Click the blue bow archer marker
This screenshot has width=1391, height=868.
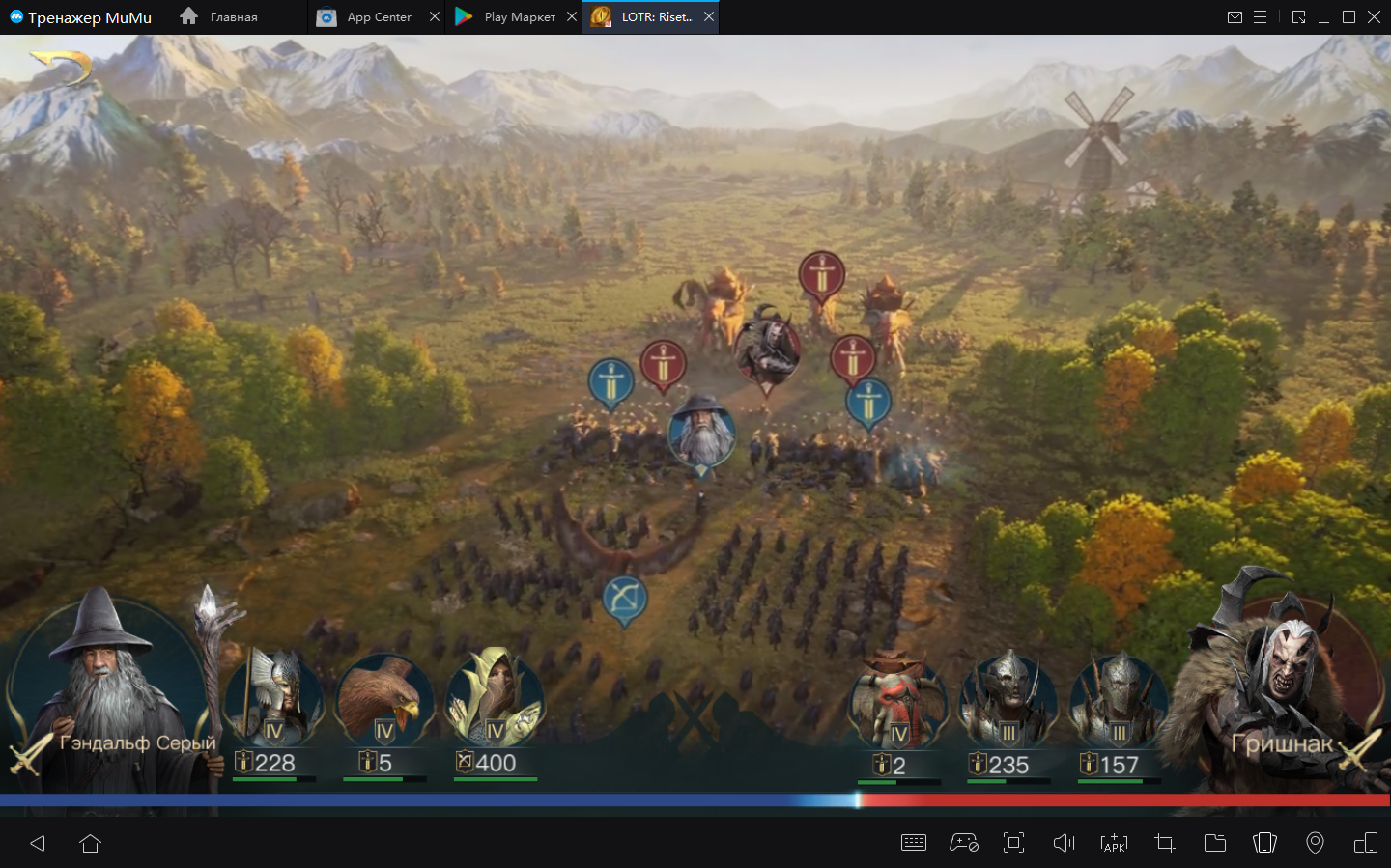(x=625, y=599)
